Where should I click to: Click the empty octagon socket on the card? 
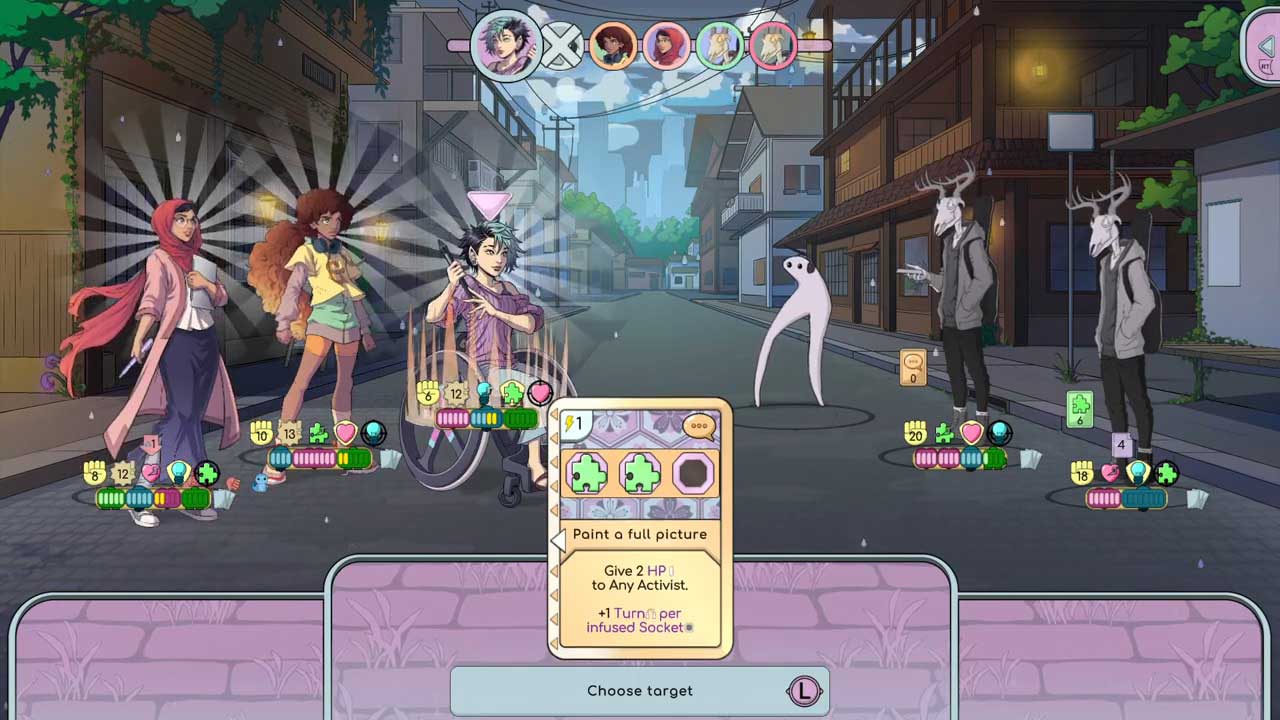[x=692, y=473]
